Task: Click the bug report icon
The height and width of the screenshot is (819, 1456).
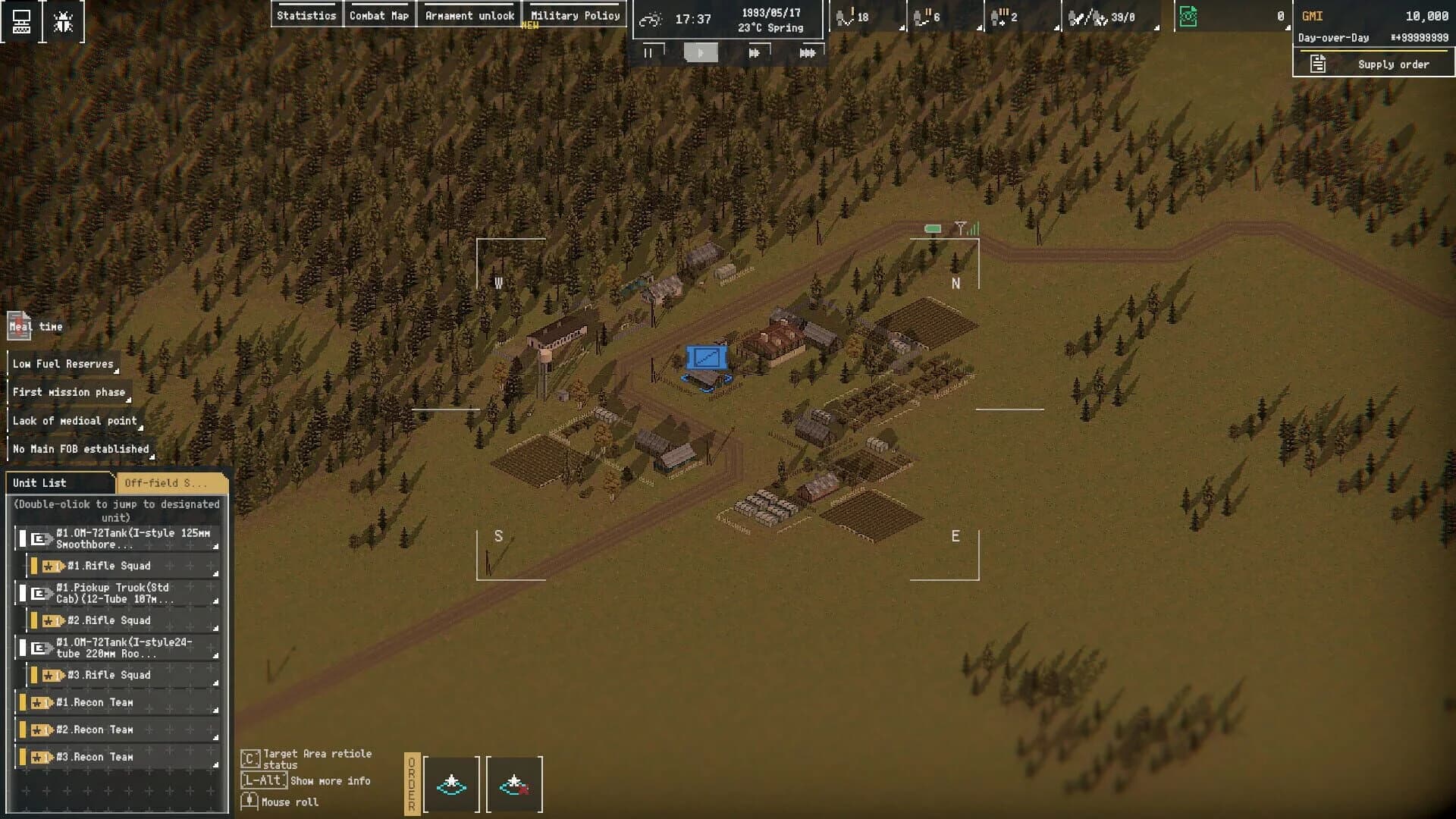Action: click(x=62, y=20)
